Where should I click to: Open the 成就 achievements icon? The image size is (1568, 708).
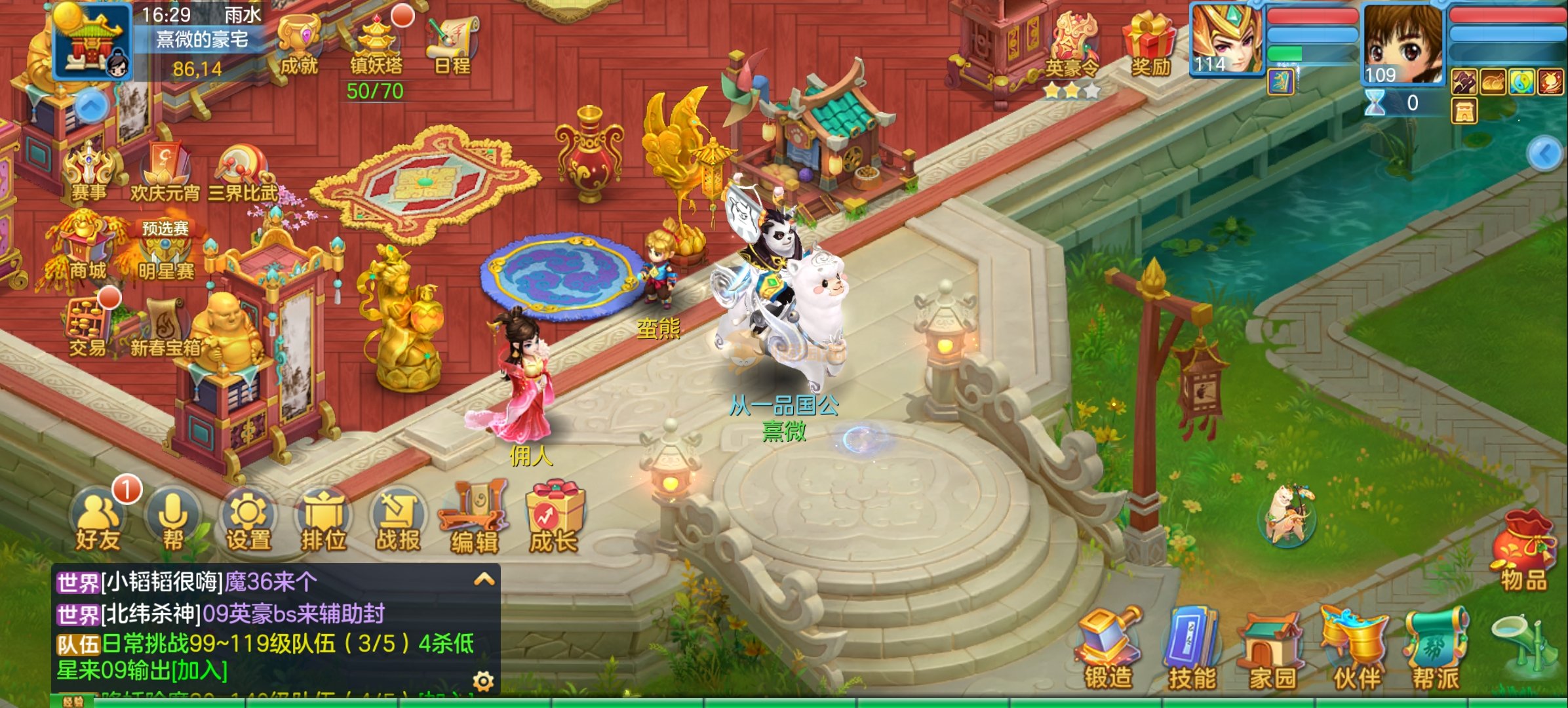click(298, 45)
